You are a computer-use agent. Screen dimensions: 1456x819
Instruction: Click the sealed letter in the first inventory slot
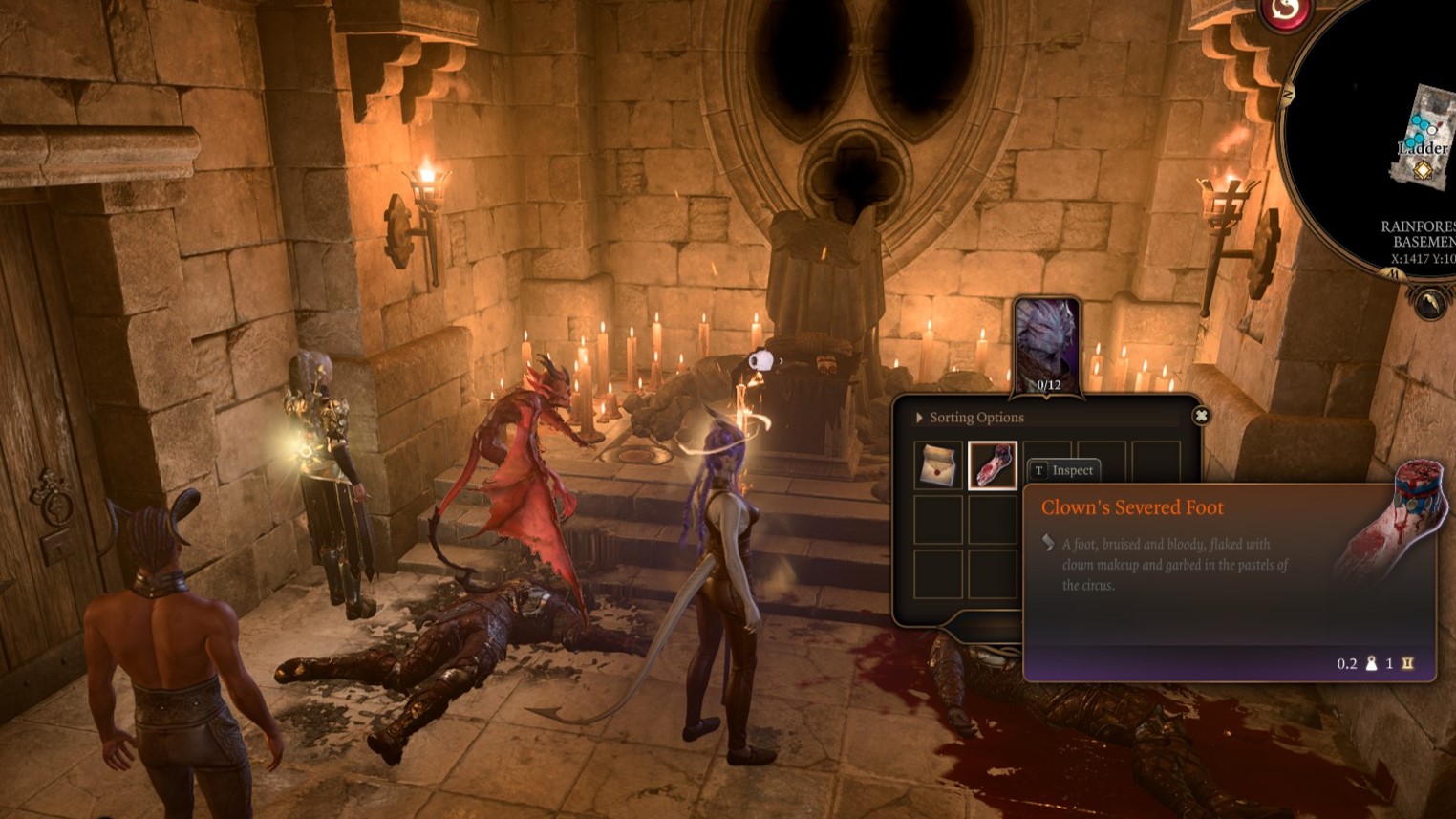pyautogui.click(x=937, y=467)
